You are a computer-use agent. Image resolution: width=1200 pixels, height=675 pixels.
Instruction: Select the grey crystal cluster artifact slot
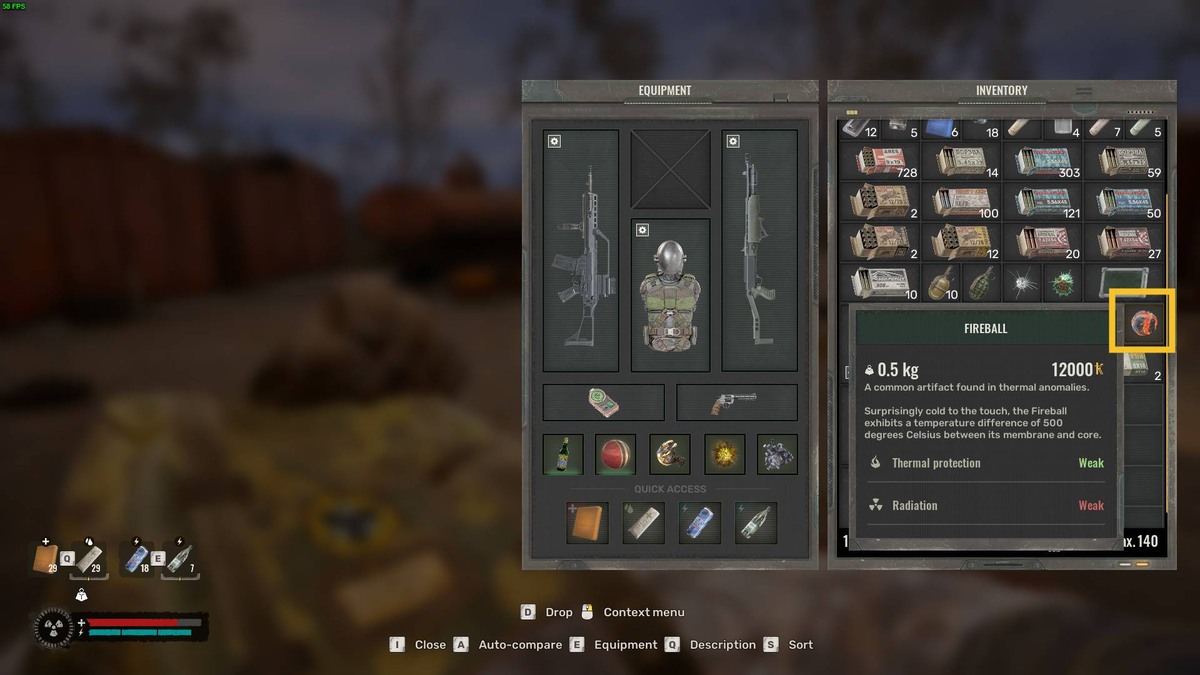click(777, 454)
